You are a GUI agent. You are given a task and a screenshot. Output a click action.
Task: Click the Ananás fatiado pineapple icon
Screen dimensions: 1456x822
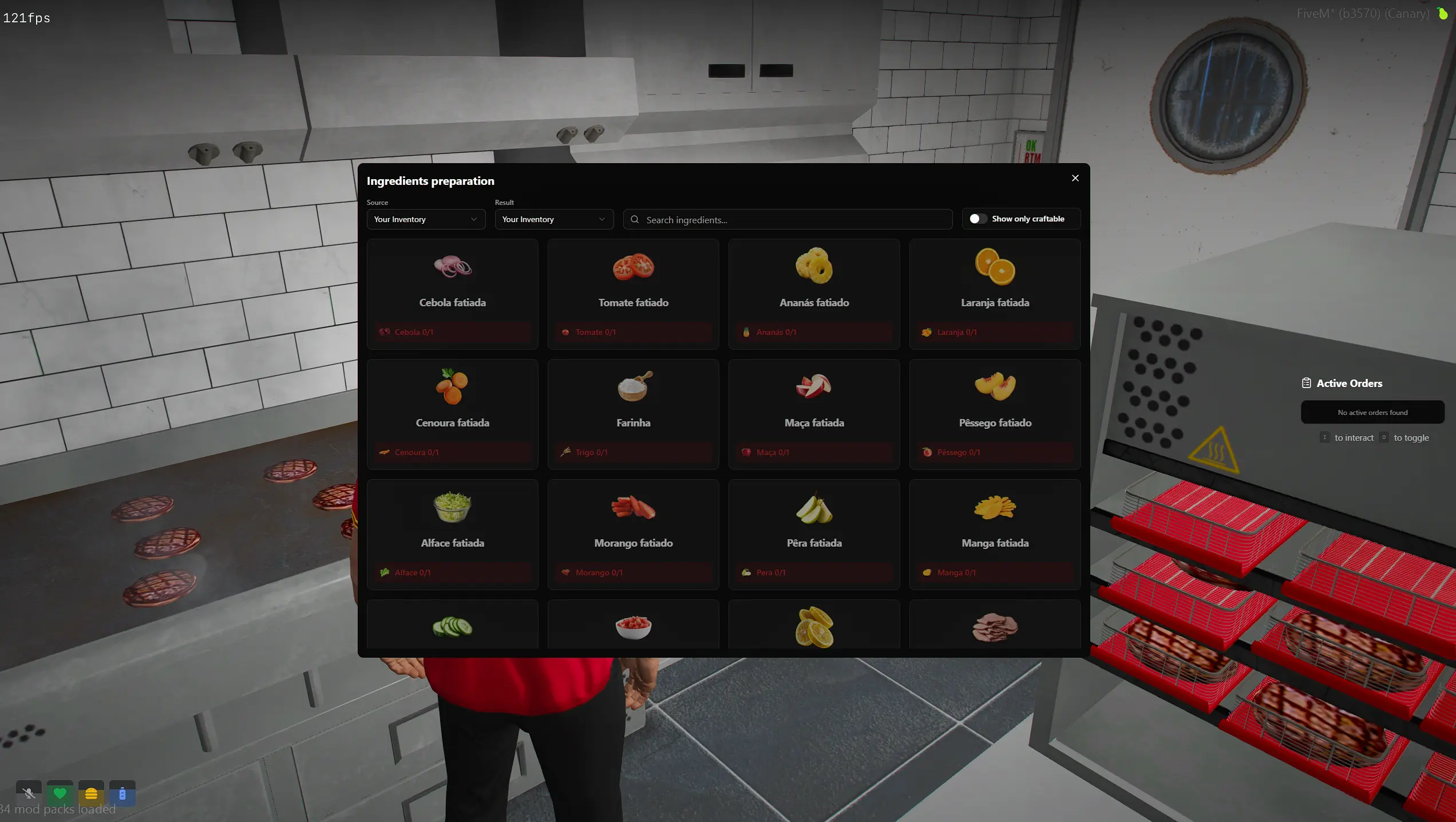click(x=814, y=267)
